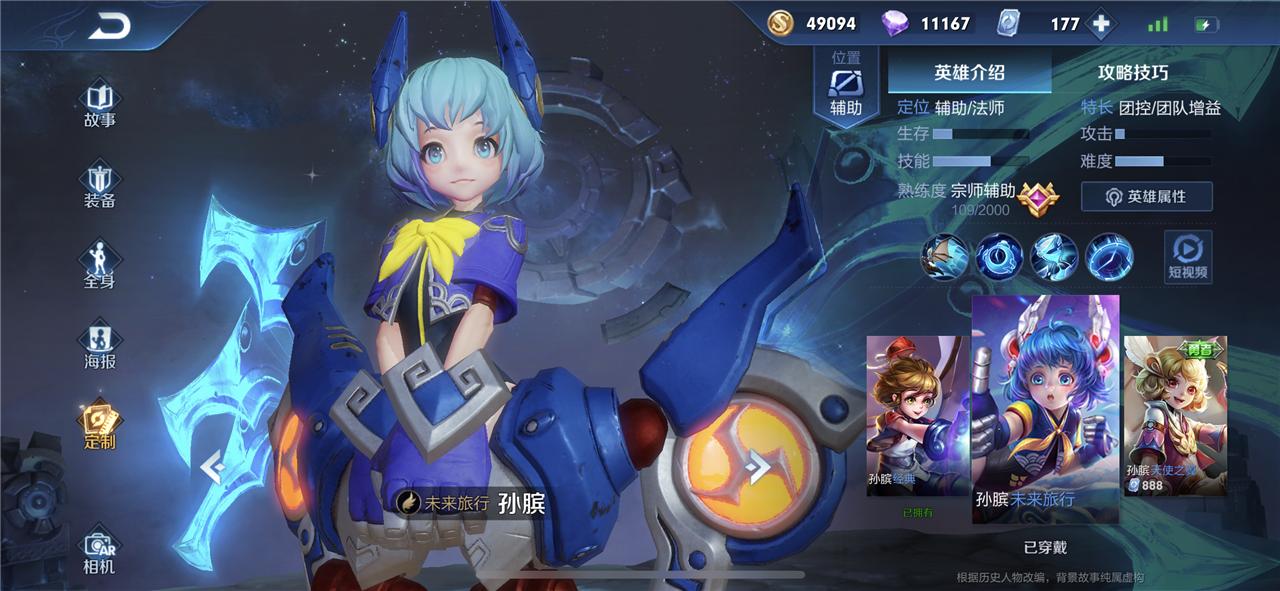Switch to the 英雄介绍 tab

click(969, 72)
